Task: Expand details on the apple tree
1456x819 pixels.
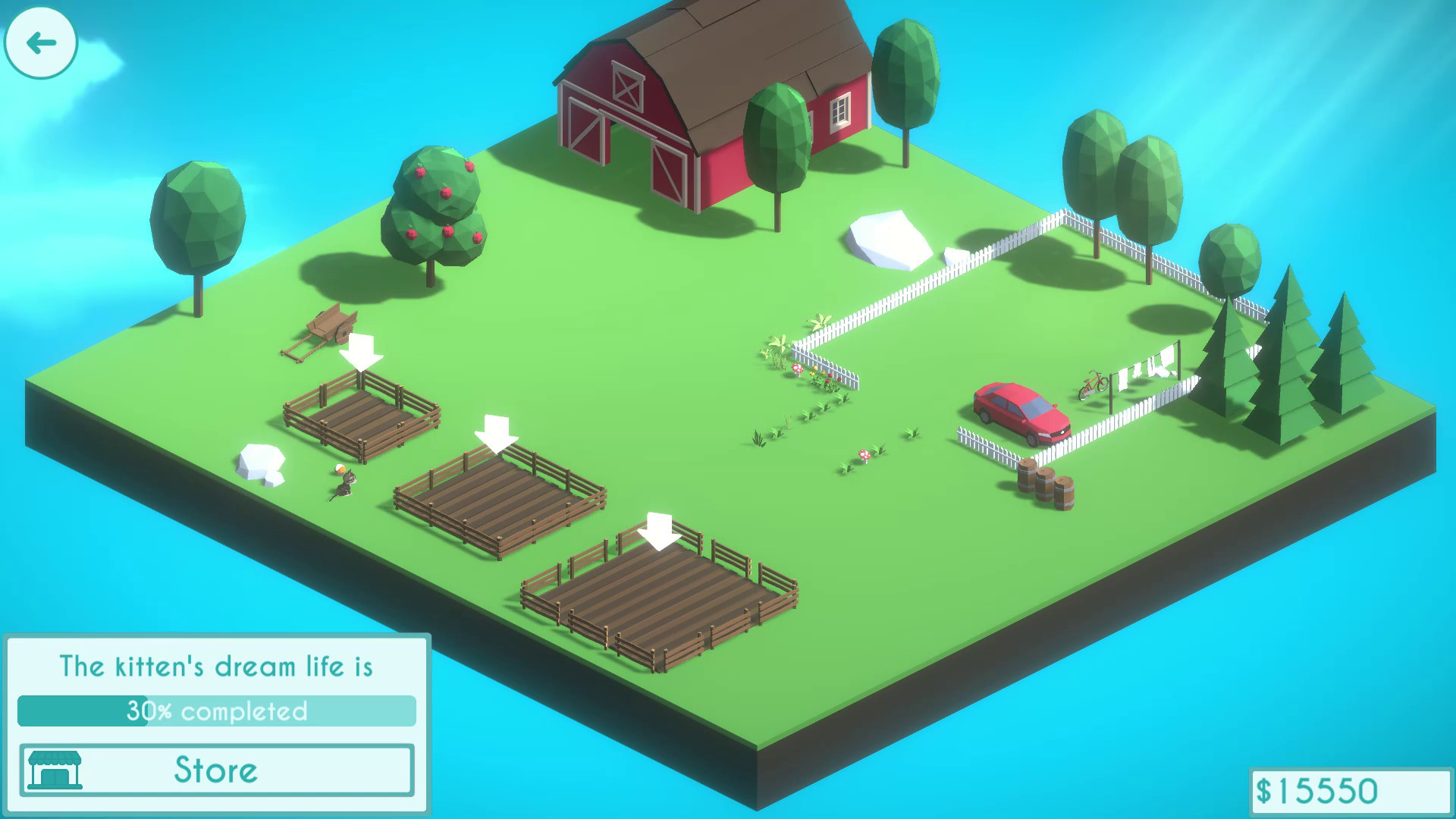Action: tap(436, 205)
